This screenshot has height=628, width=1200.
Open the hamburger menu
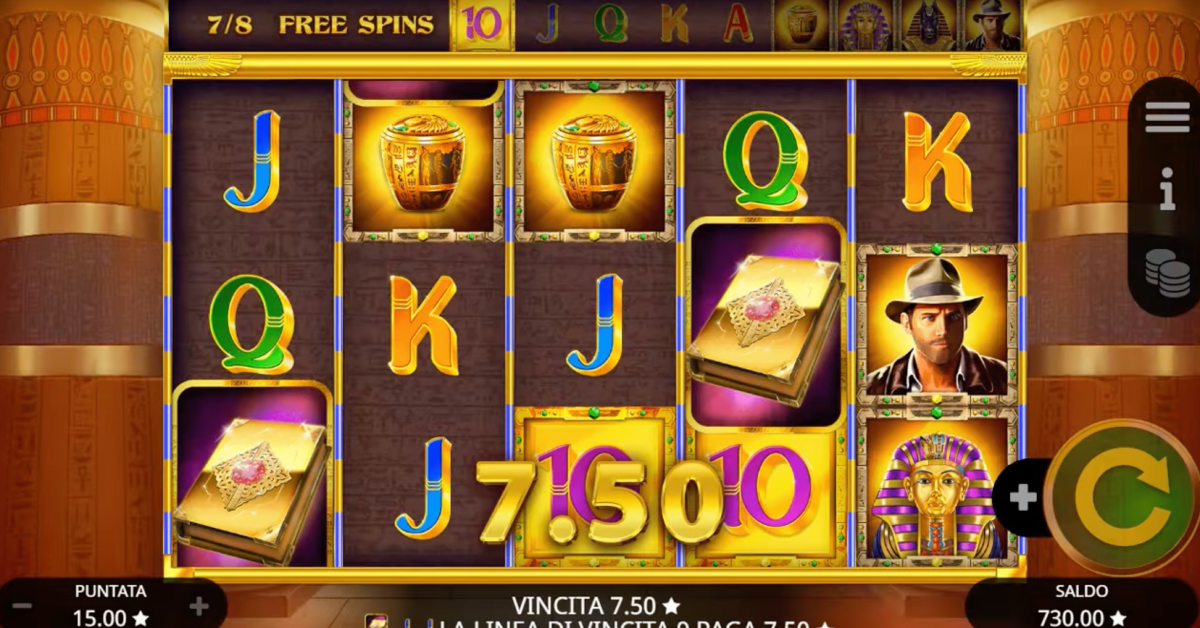pyautogui.click(x=1167, y=117)
